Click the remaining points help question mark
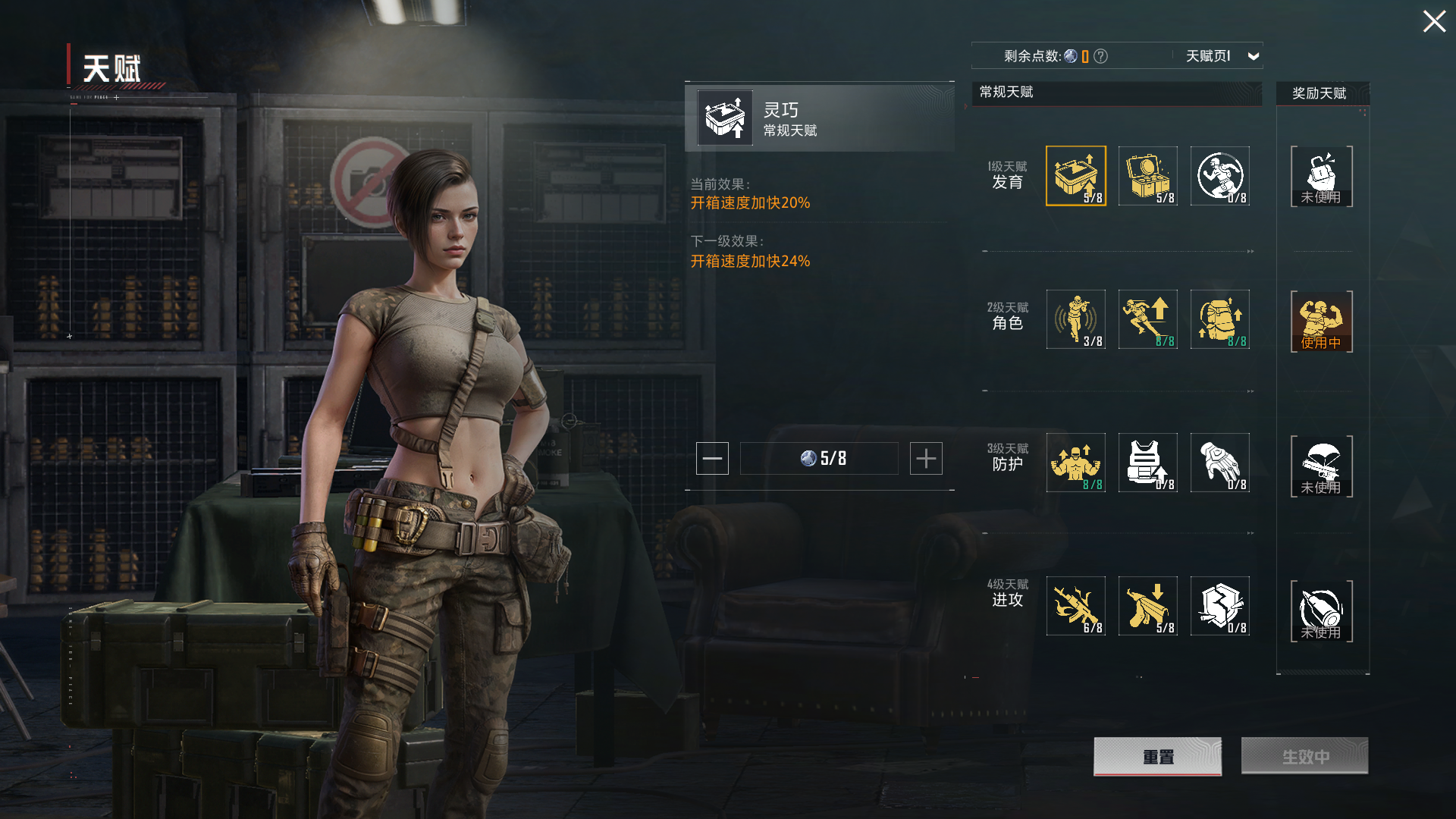1456x819 pixels. click(1101, 56)
